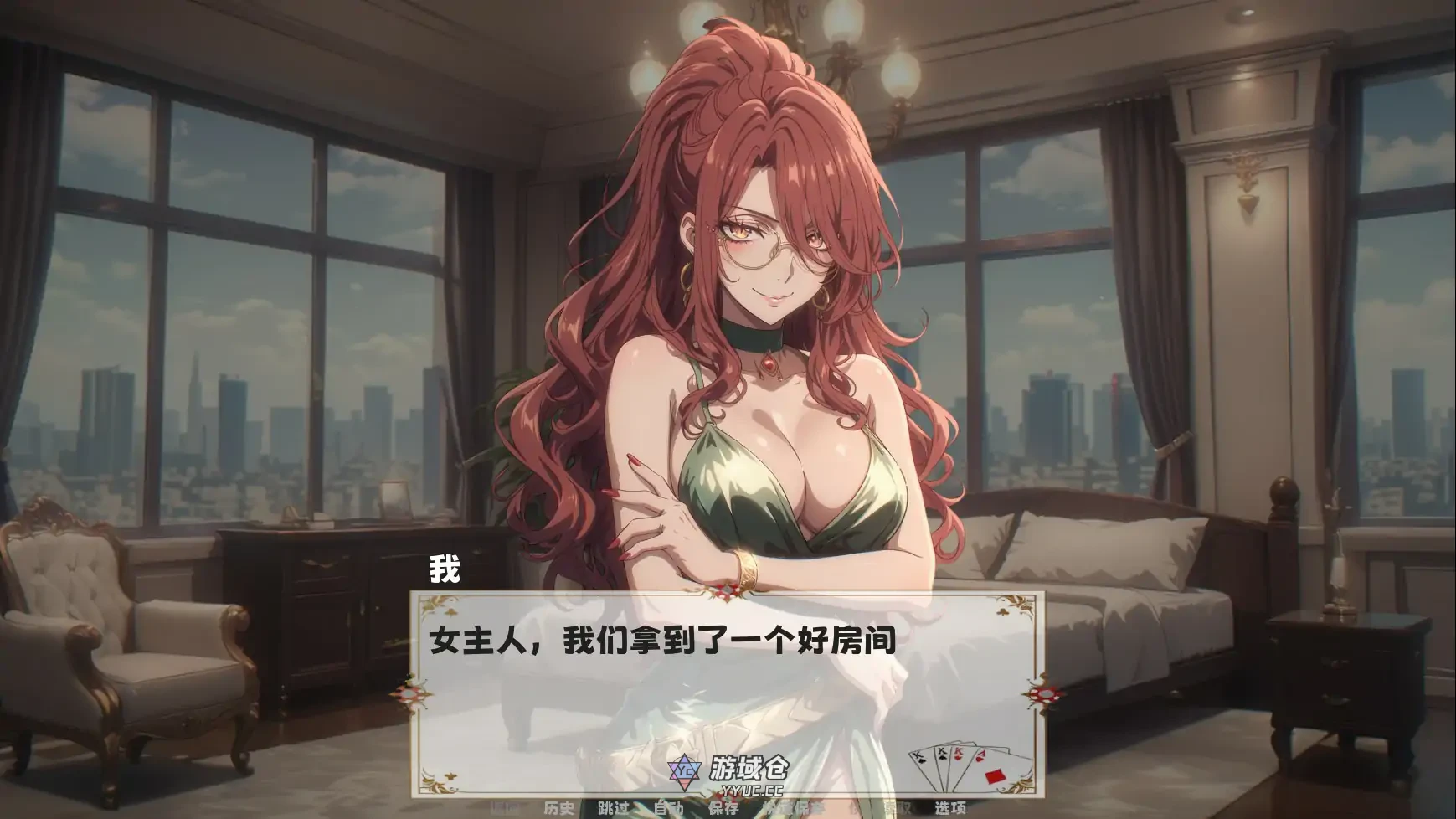
Task: Enable 跳过 skip mode
Action: point(614,808)
